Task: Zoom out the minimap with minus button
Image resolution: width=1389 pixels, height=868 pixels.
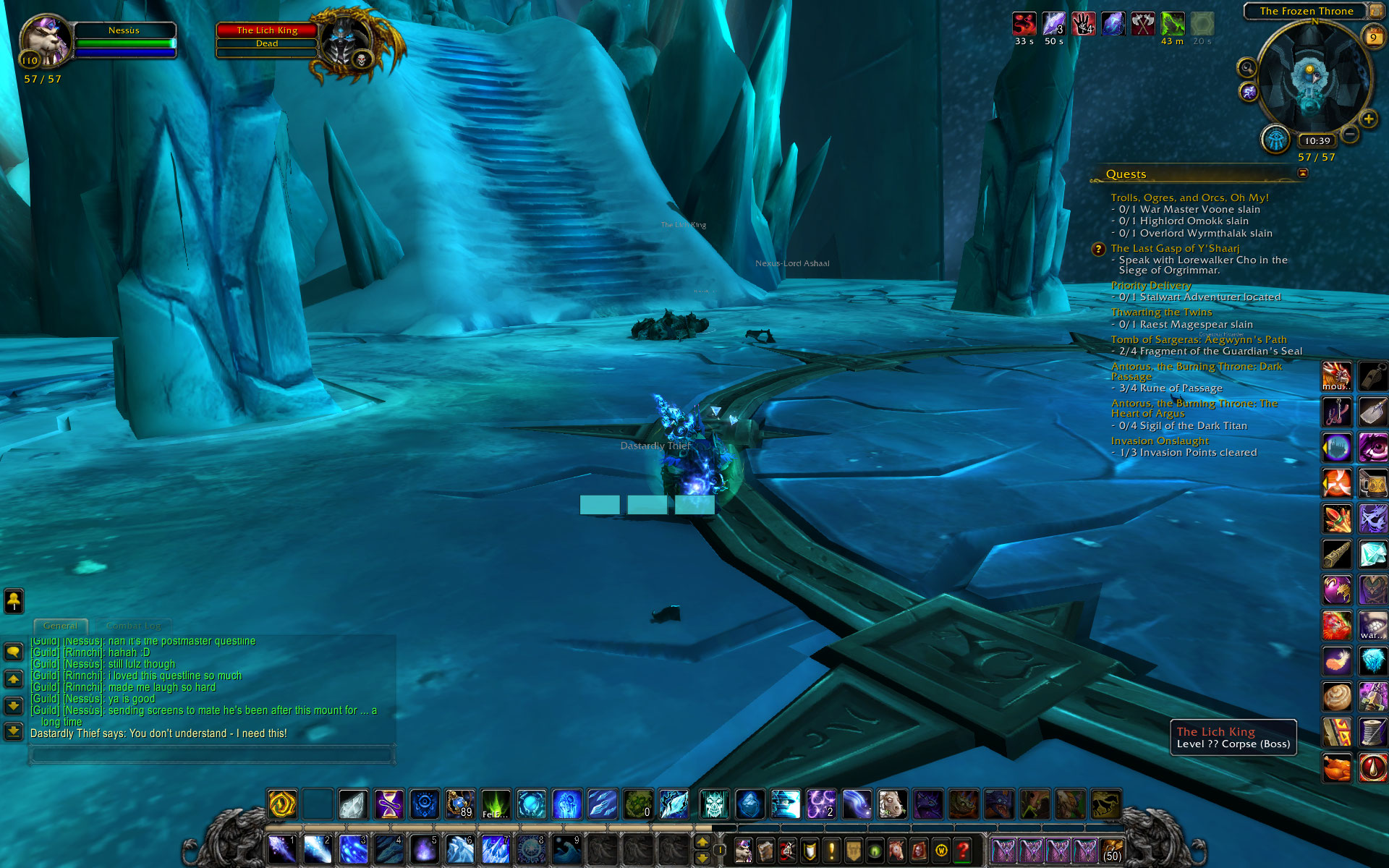Action: point(1350,134)
